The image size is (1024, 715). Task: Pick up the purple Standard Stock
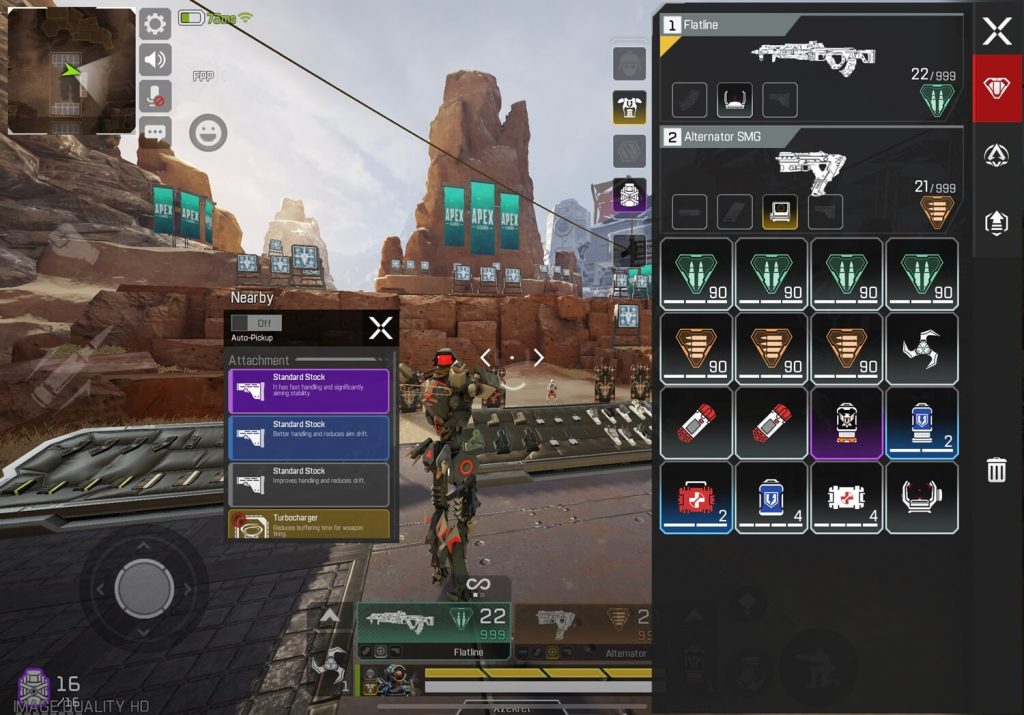click(x=308, y=391)
